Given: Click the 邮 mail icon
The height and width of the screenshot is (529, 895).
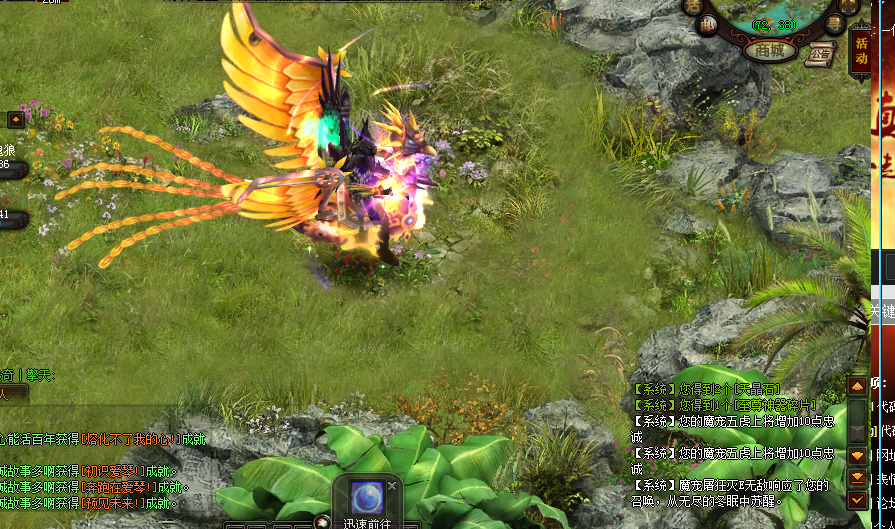Looking at the screenshot, I should [x=708, y=26].
